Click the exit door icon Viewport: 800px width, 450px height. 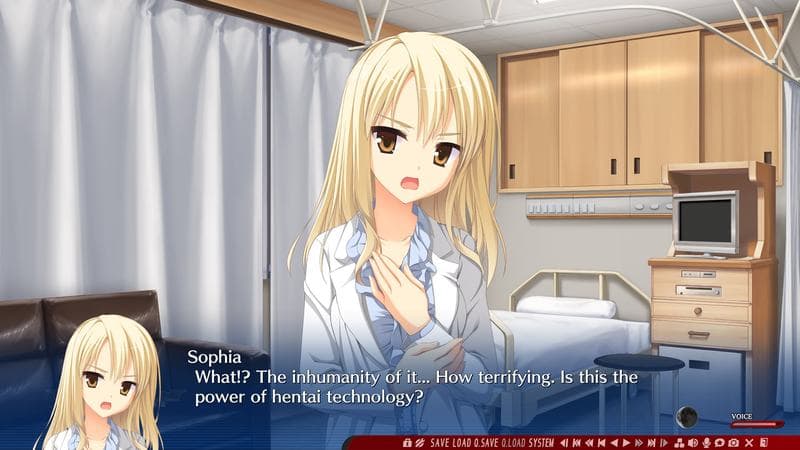click(763, 442)
